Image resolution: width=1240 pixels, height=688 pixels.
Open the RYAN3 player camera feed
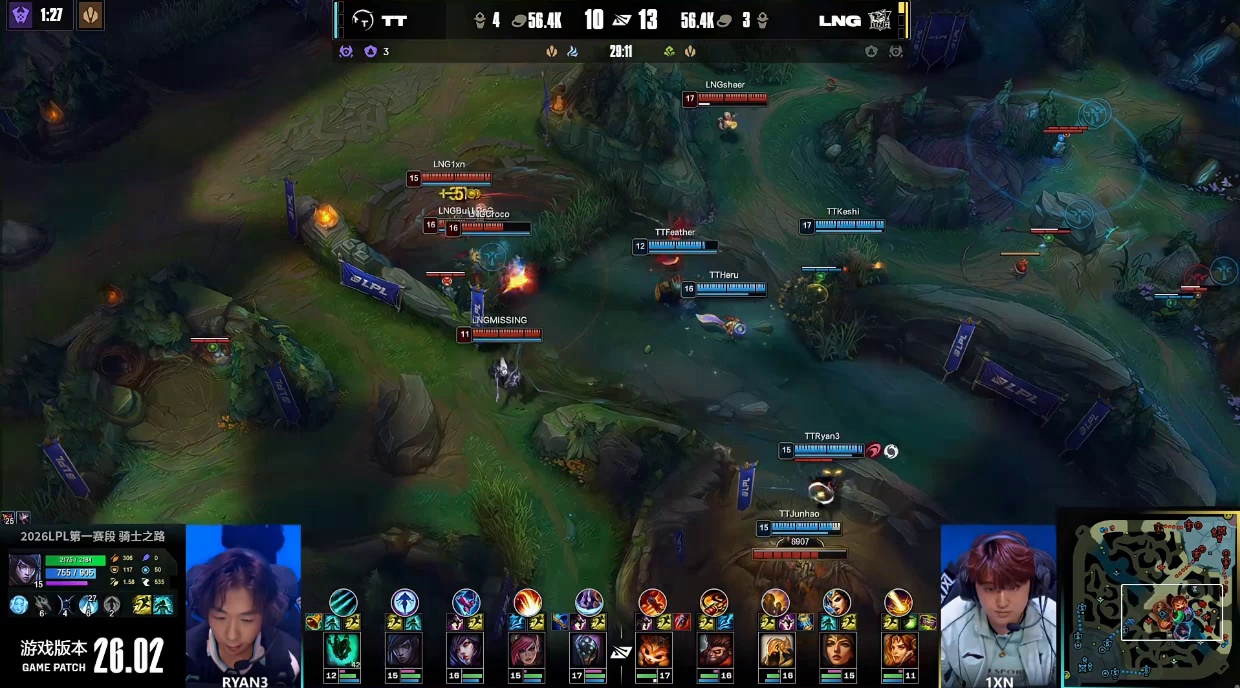[243, 600]
